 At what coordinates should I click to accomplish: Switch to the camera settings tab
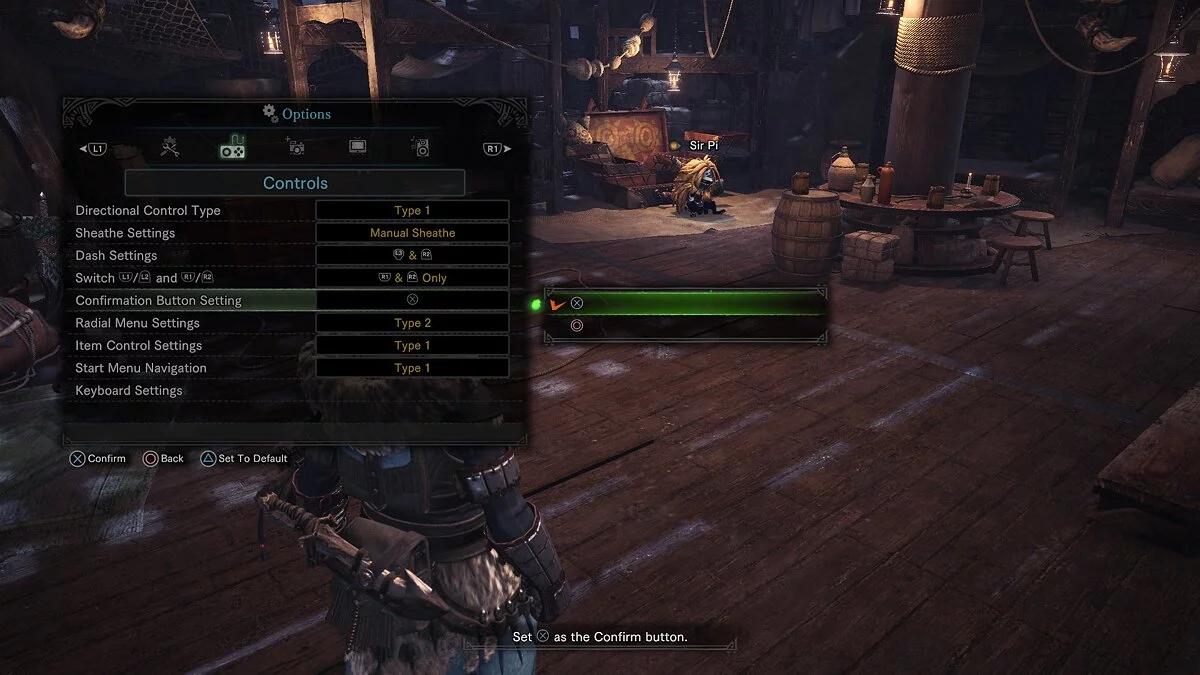[296, 148]
